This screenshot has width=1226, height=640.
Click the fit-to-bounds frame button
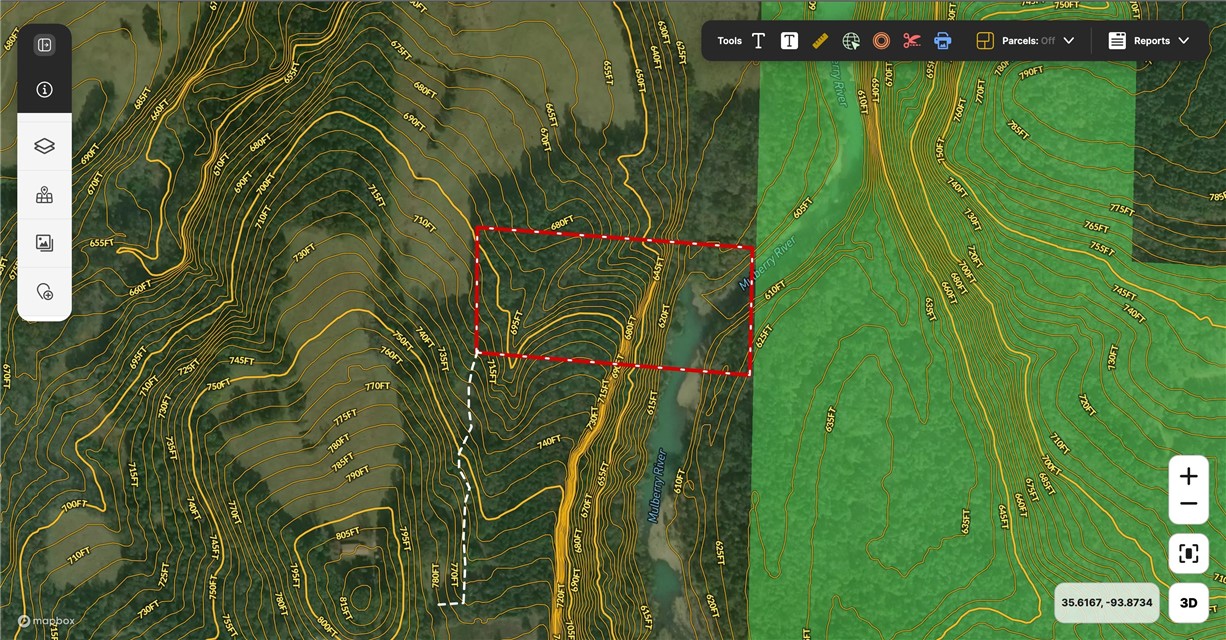pos(1188,553)
